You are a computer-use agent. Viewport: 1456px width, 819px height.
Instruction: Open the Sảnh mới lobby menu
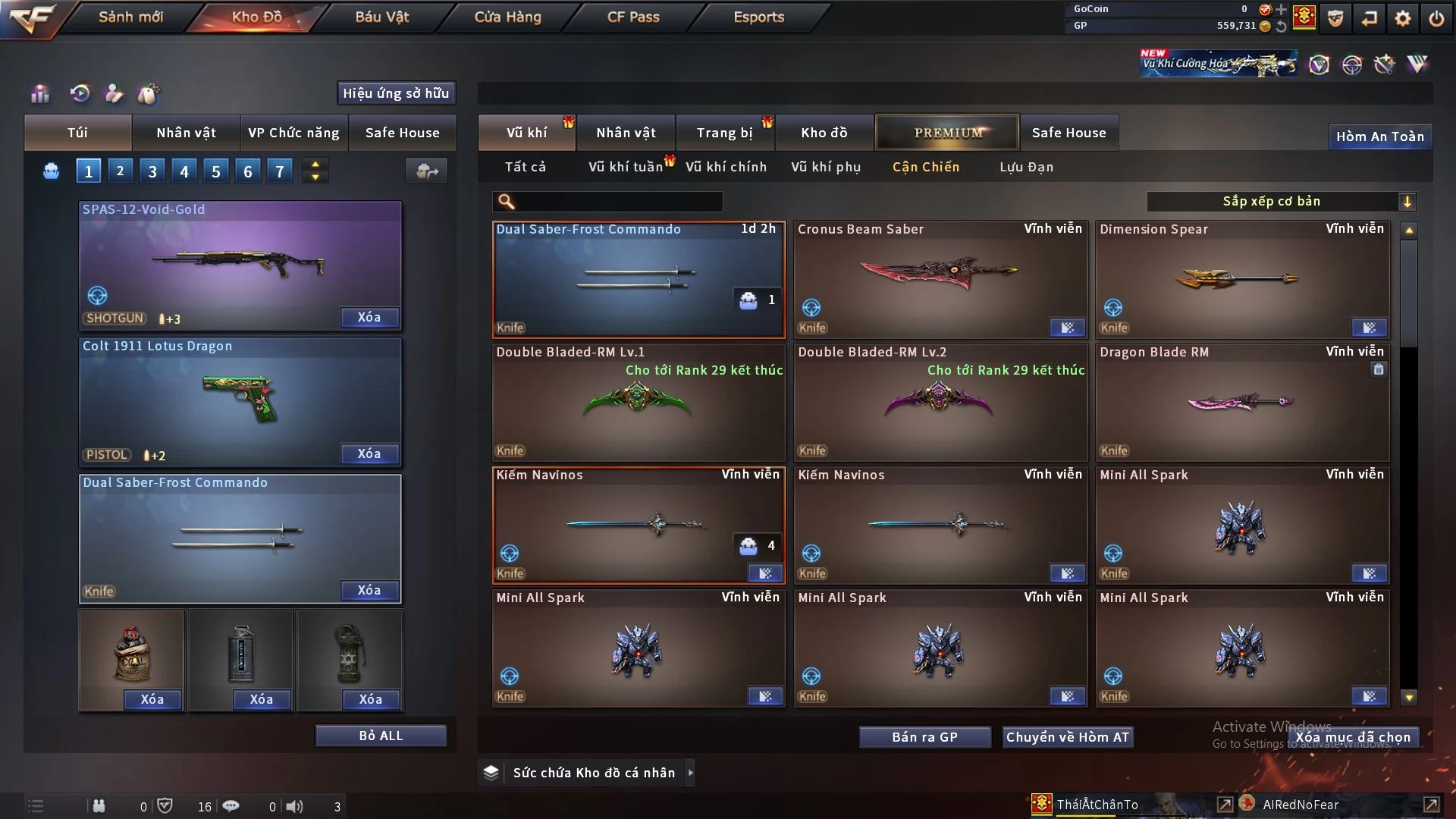click(x=130, y=17)
